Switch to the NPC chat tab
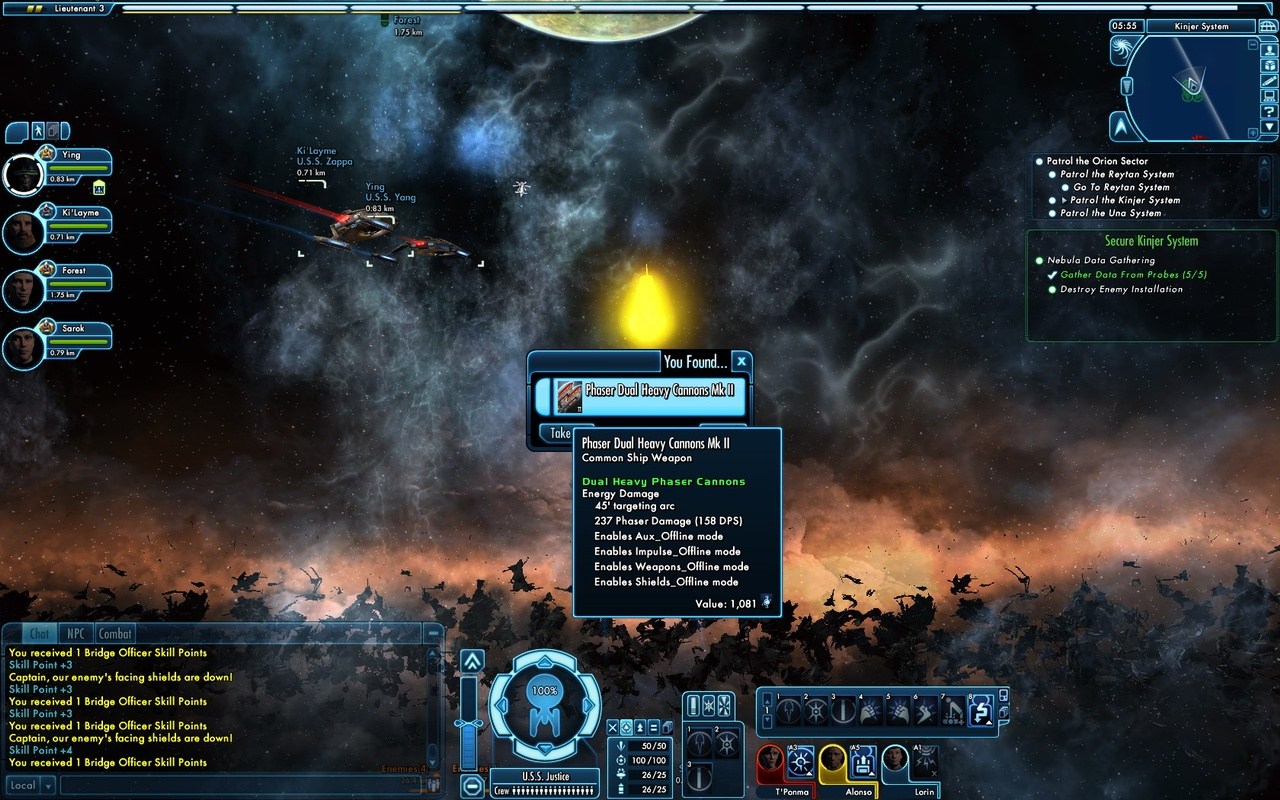 [75, 633]
